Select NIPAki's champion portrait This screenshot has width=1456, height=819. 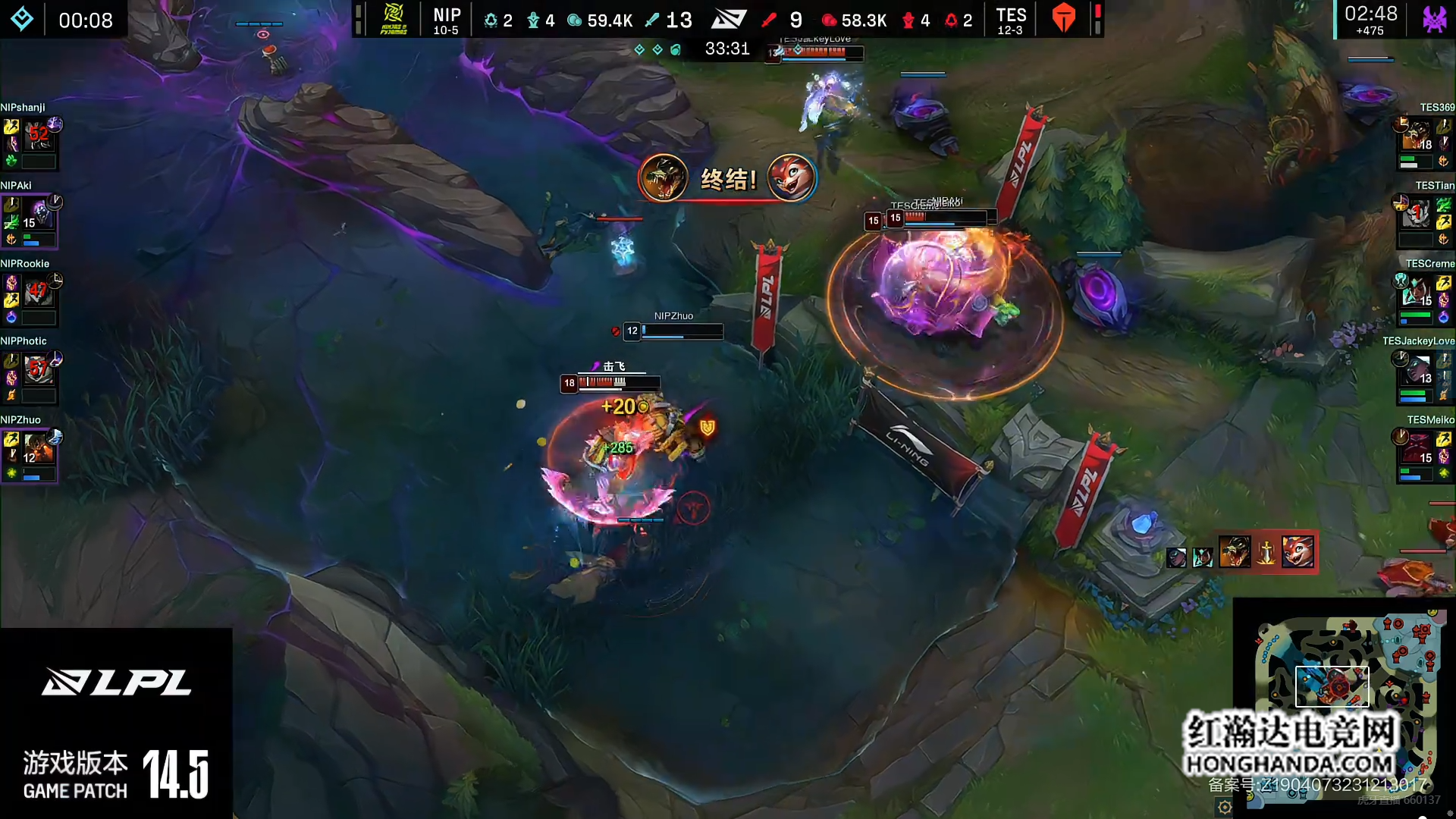(x=38, y=215)
